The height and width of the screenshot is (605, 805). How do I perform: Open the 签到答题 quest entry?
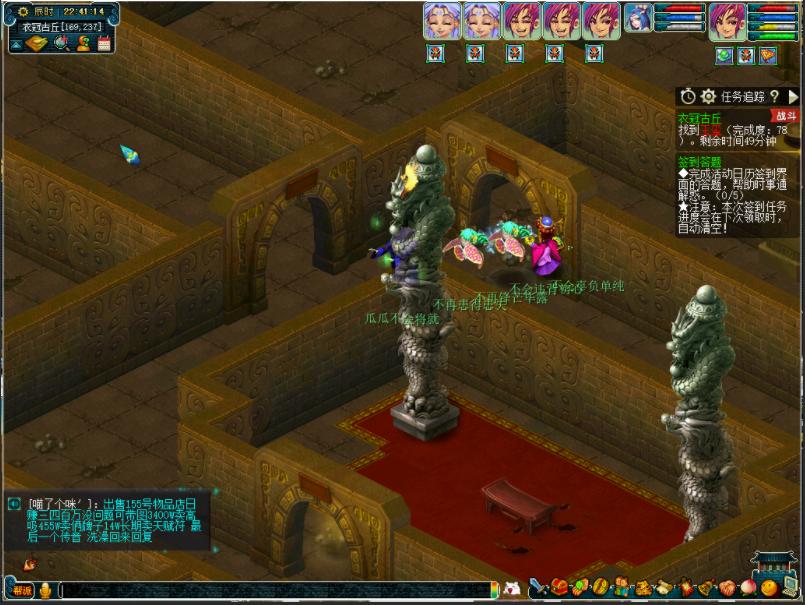700,160
